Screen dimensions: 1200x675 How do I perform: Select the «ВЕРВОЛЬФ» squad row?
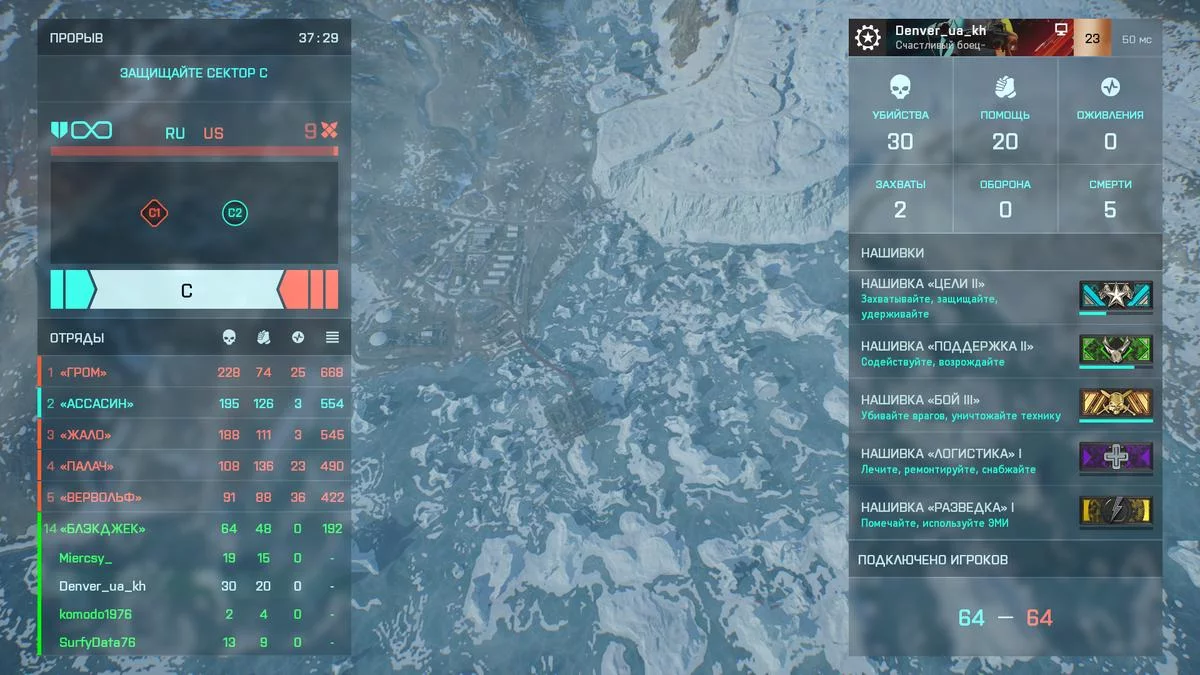(x=195, y=497)
